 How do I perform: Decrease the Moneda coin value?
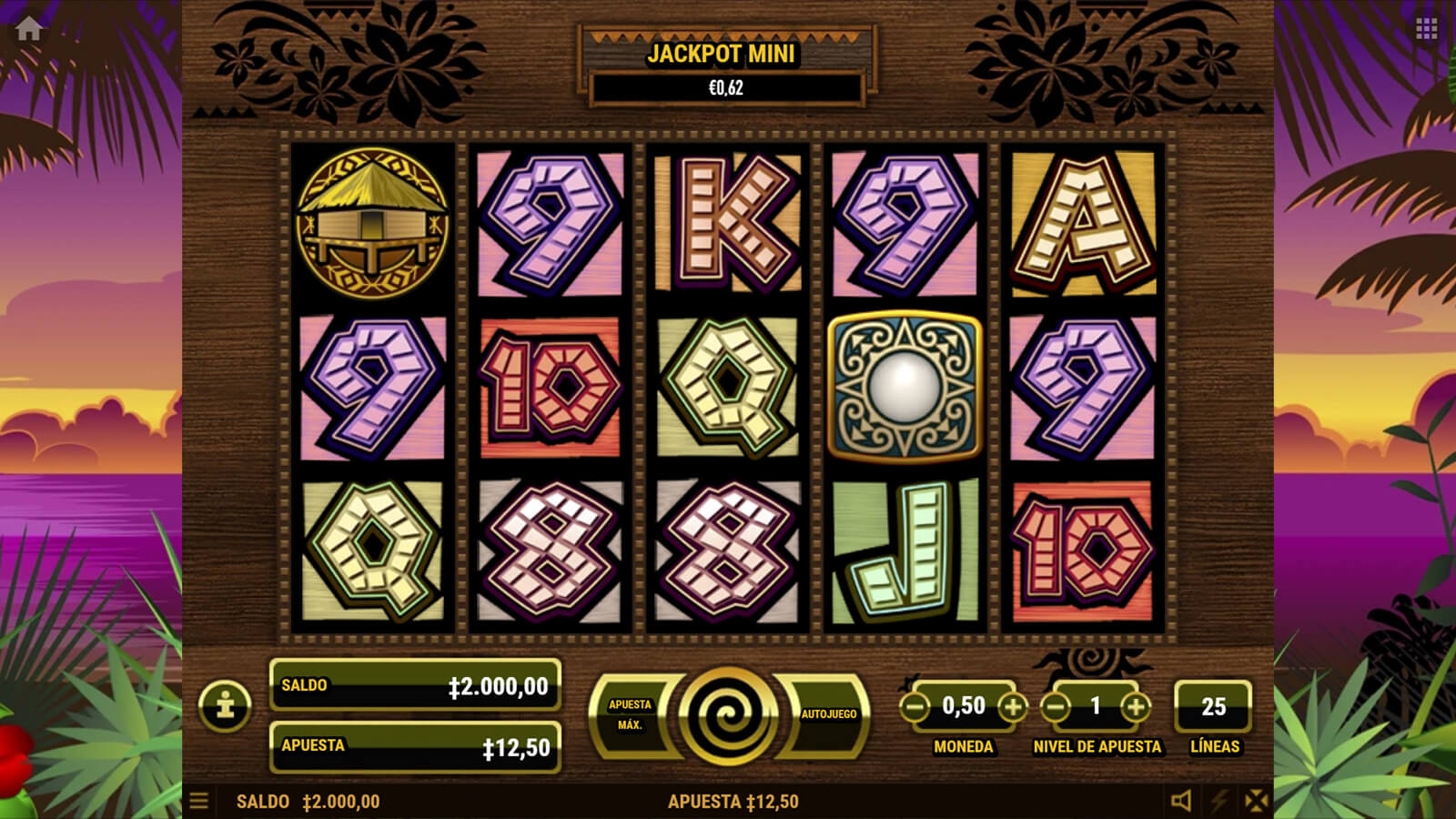click(x=915, y=706)
